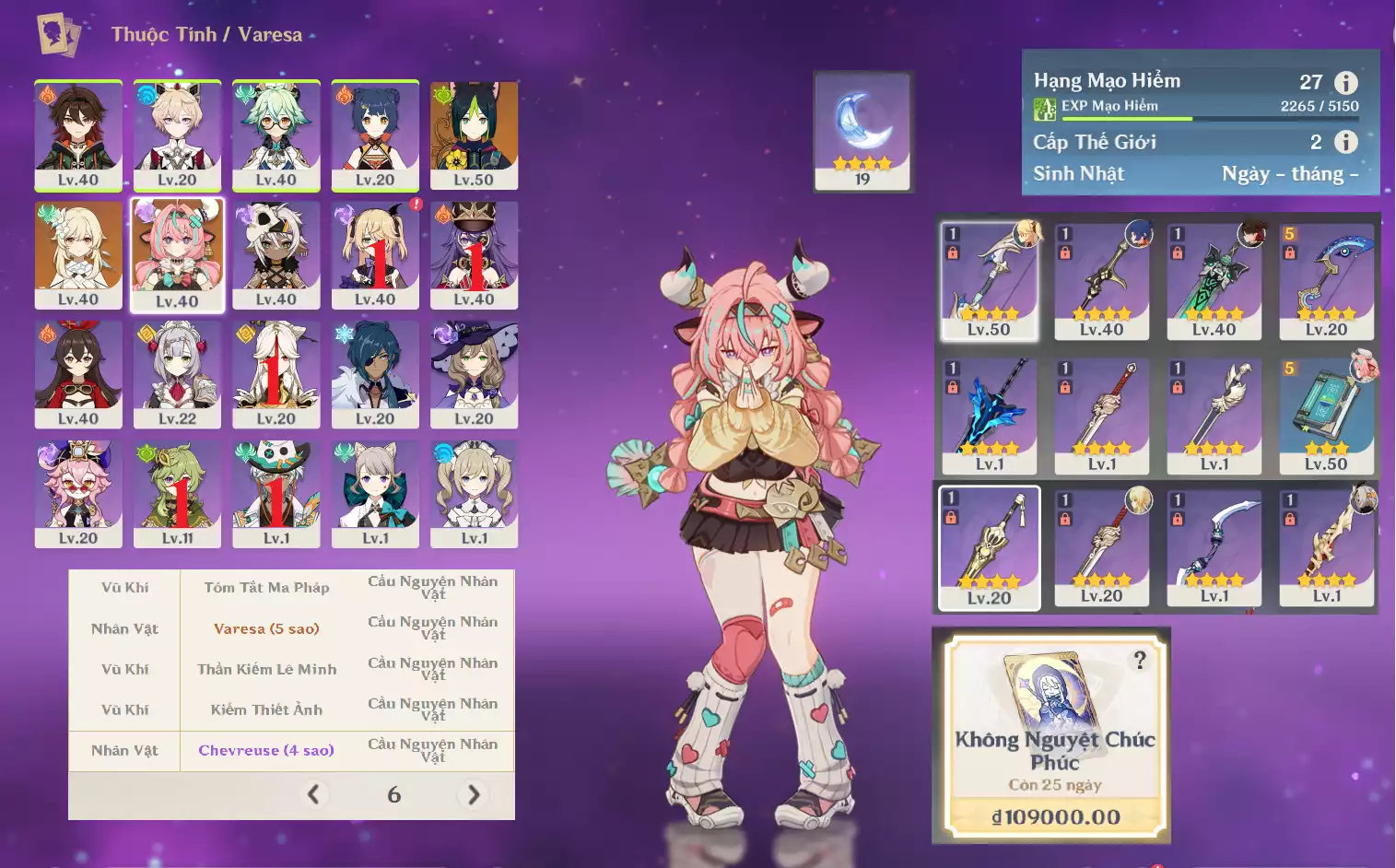Select the green claymore Lv.40 weapon
Screen dimensions: 1396x868
point(1214,280)
